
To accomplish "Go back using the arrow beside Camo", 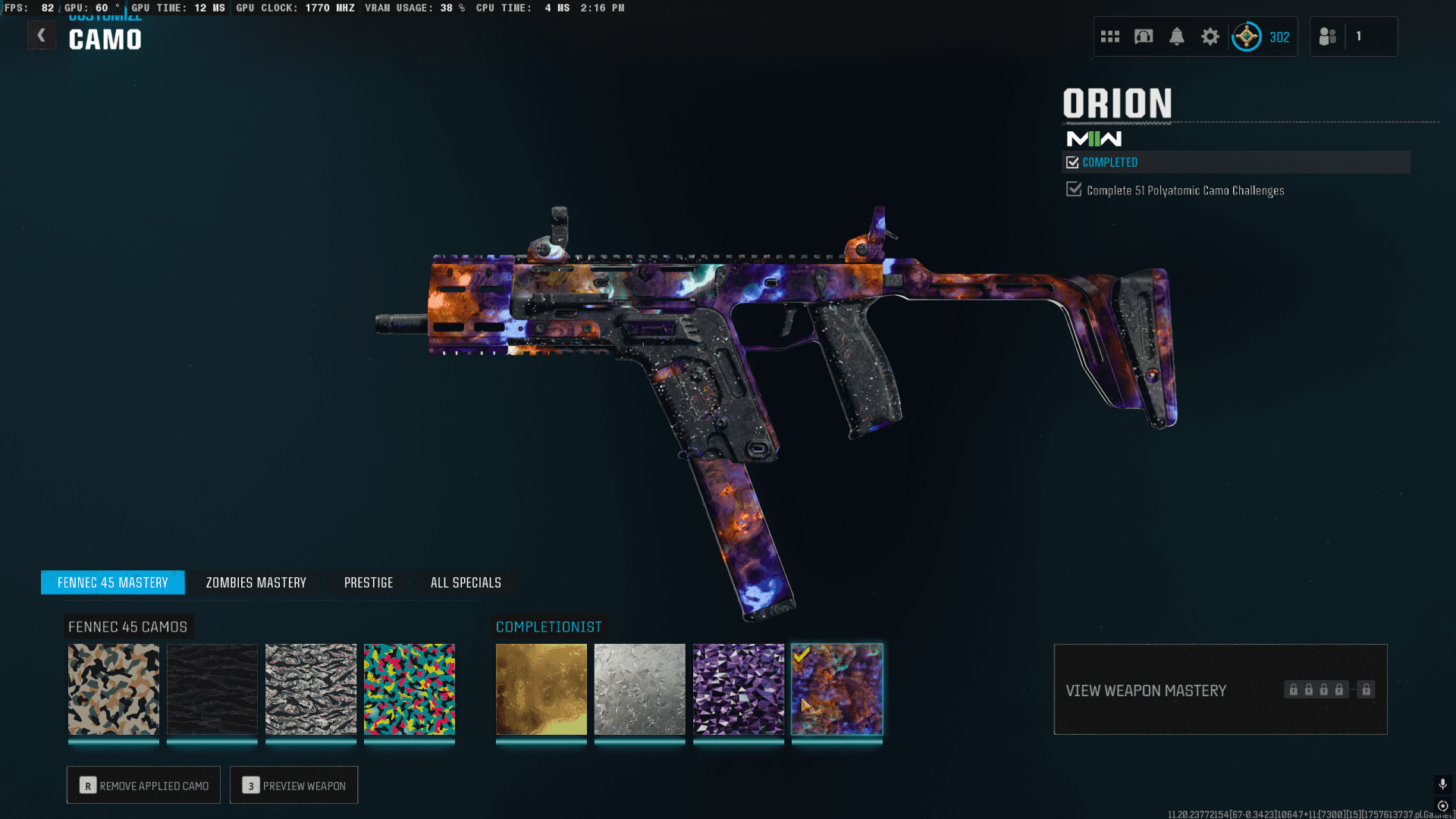I will click(42, 35).
